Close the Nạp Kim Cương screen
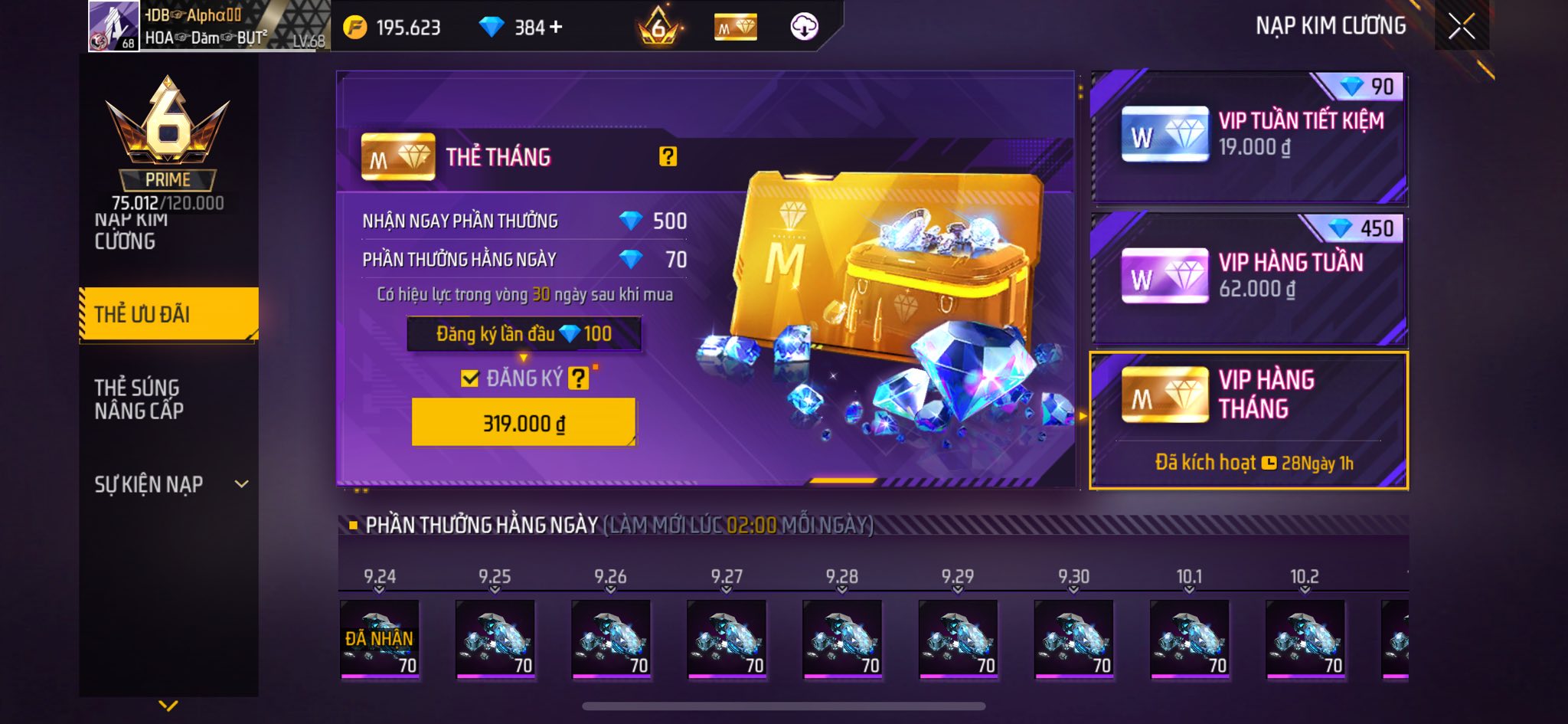The width and height of the screenshot is (1568, 724). pos(1461,27)
